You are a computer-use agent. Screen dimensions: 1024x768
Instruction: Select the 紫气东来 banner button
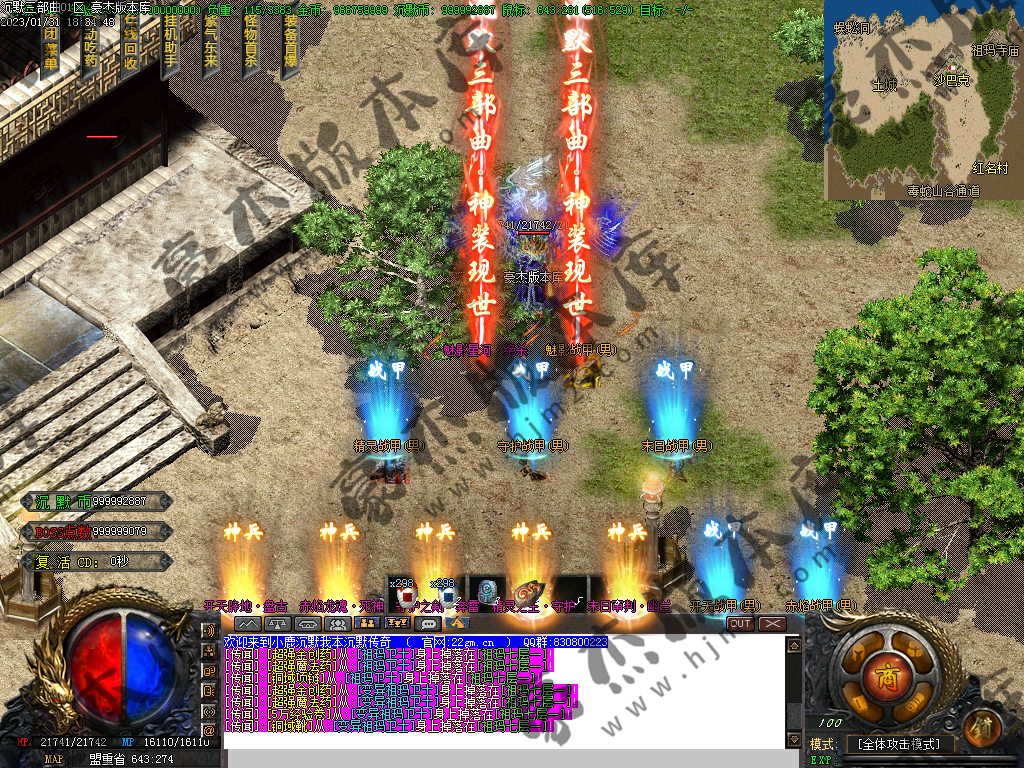pyautogui.click(x=211, y=47)
